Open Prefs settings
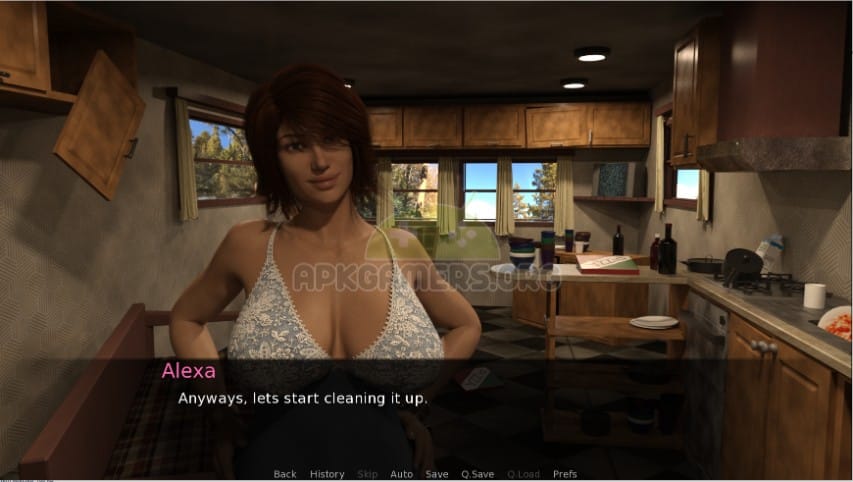This screenshot has width=853, height=482. [565, 474]
